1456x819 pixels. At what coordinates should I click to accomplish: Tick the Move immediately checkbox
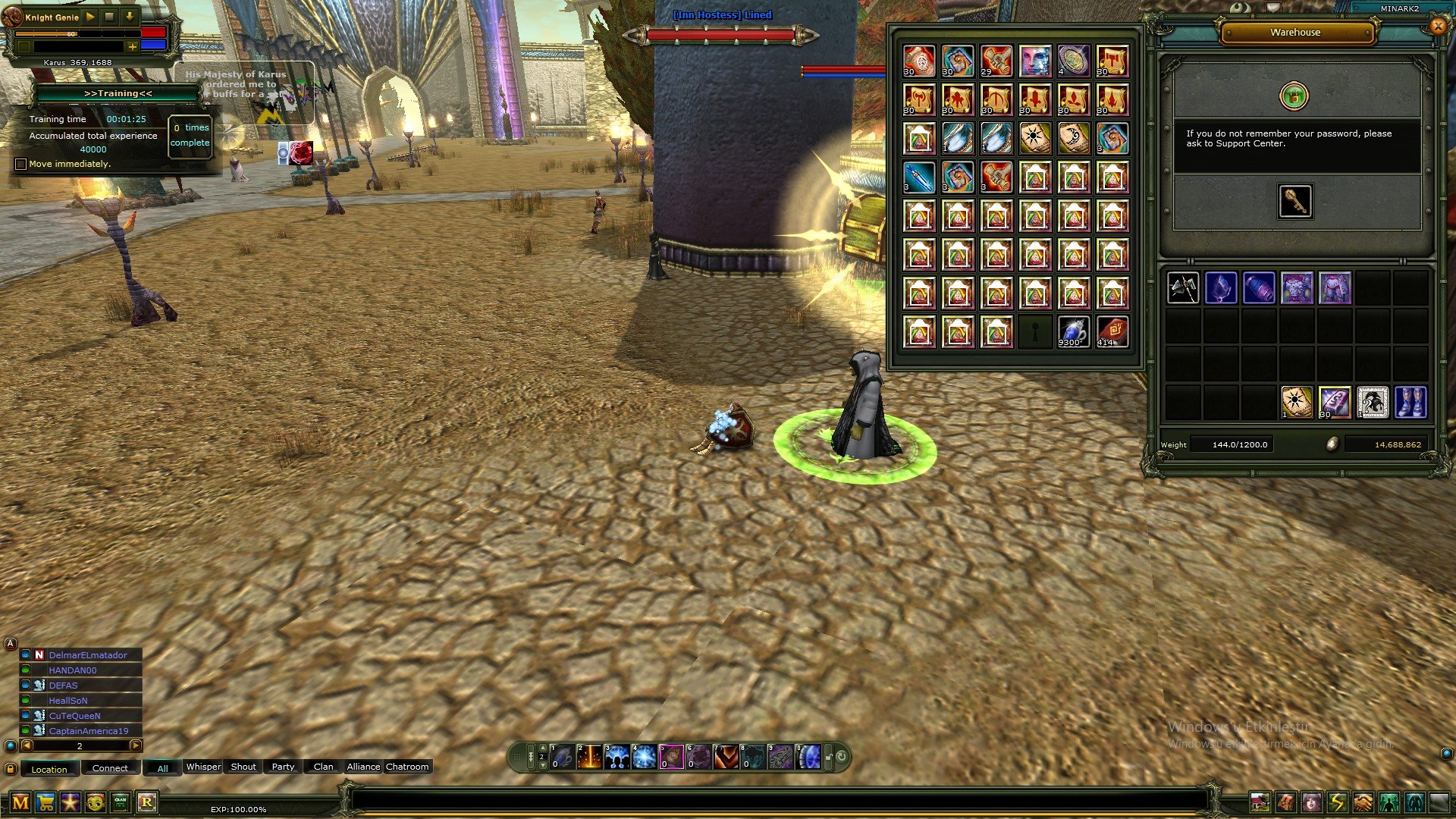click(21, 164)
